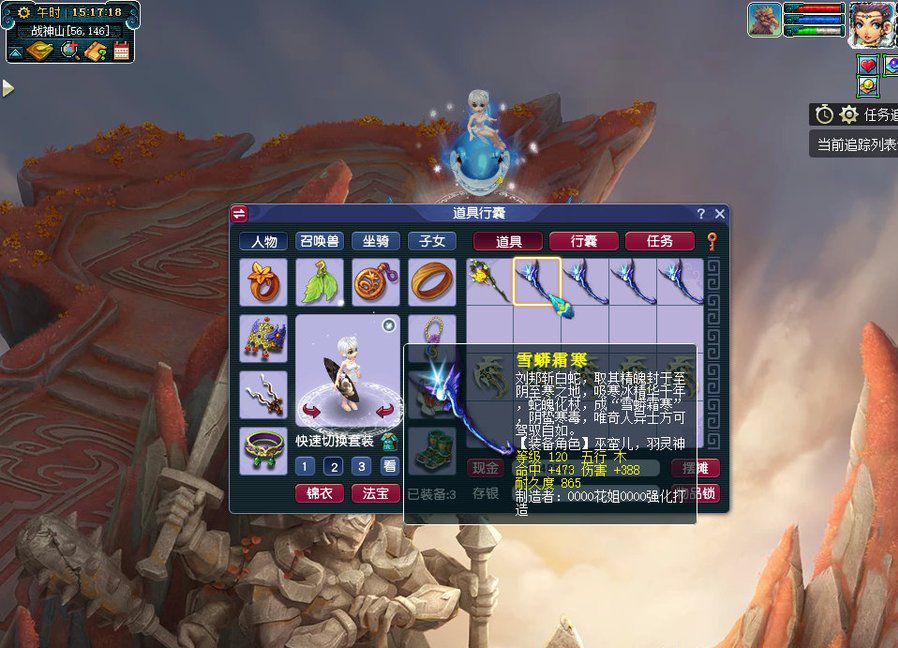Select the green leaf necklace equipment slot
898x648 pixels.
point(319,282)
